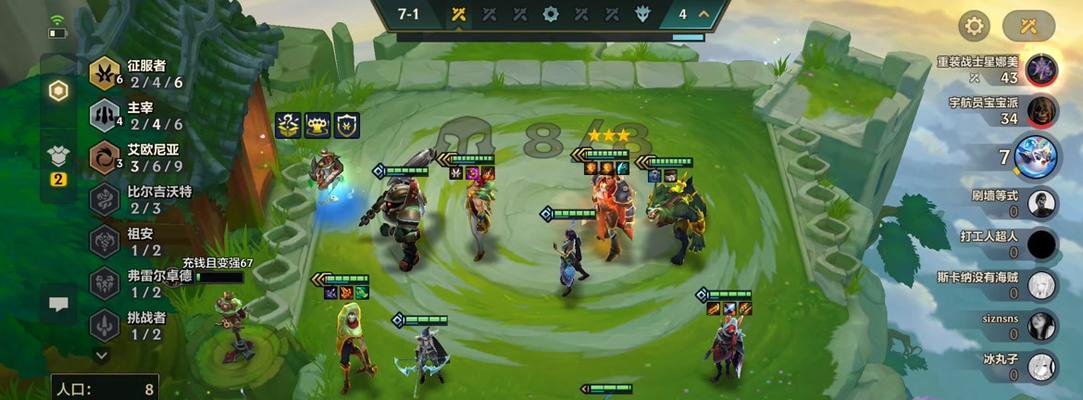View player 重装战士星娜美's board
This screenshot has height=400, width=1083.
(x=1042, y=70)
